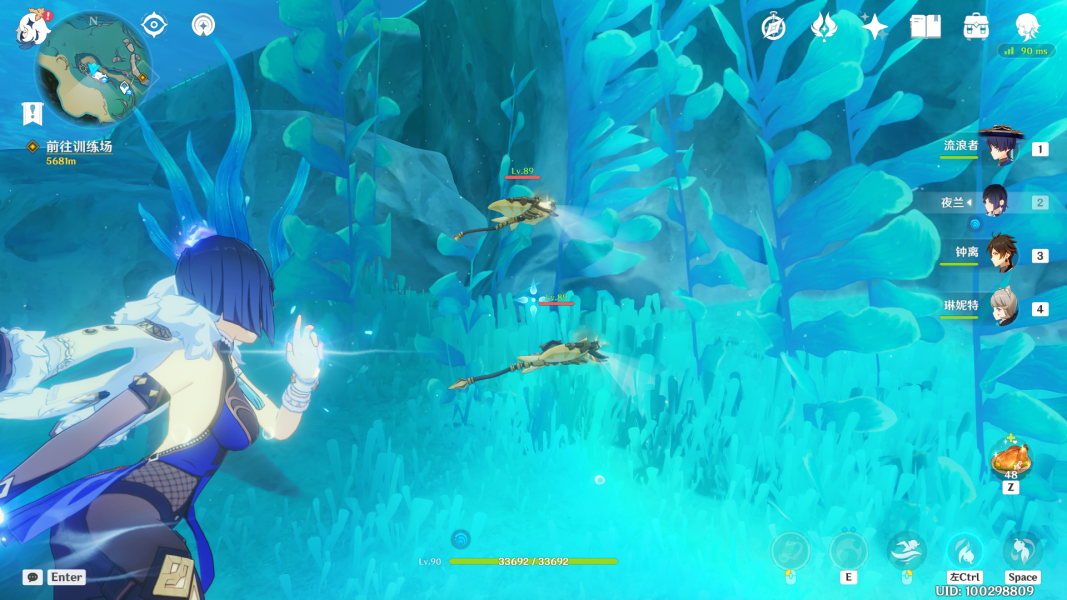Viewport: 1067px width, 600px height.
Task: Open the compass events icon
Action: coord(772,27)
